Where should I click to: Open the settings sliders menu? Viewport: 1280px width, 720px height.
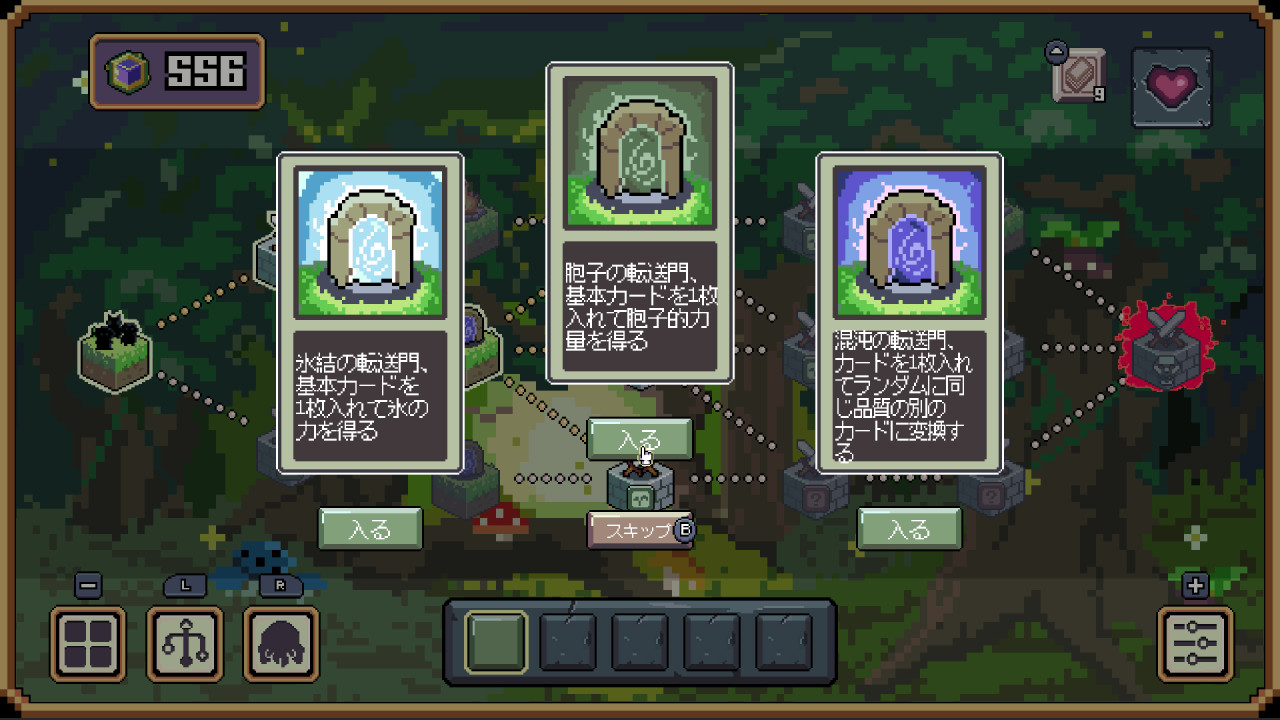click(1195, 643)
